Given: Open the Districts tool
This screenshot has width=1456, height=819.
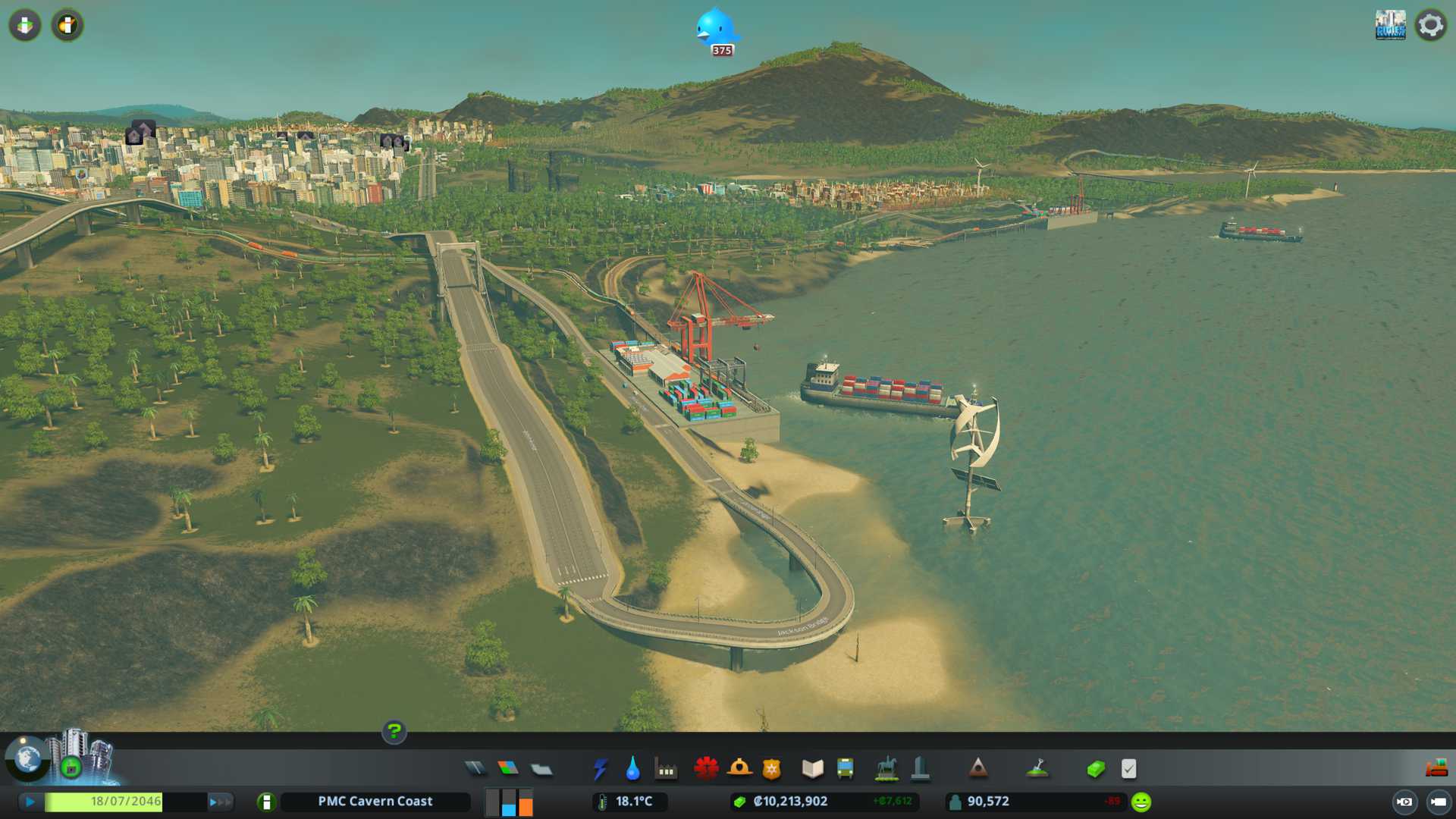Looking at the screenshot, I should coord(541,770).
